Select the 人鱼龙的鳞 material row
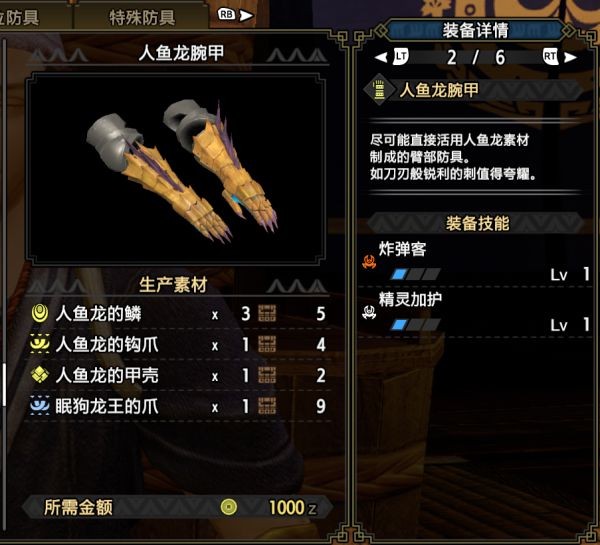 tap(180, 314)
